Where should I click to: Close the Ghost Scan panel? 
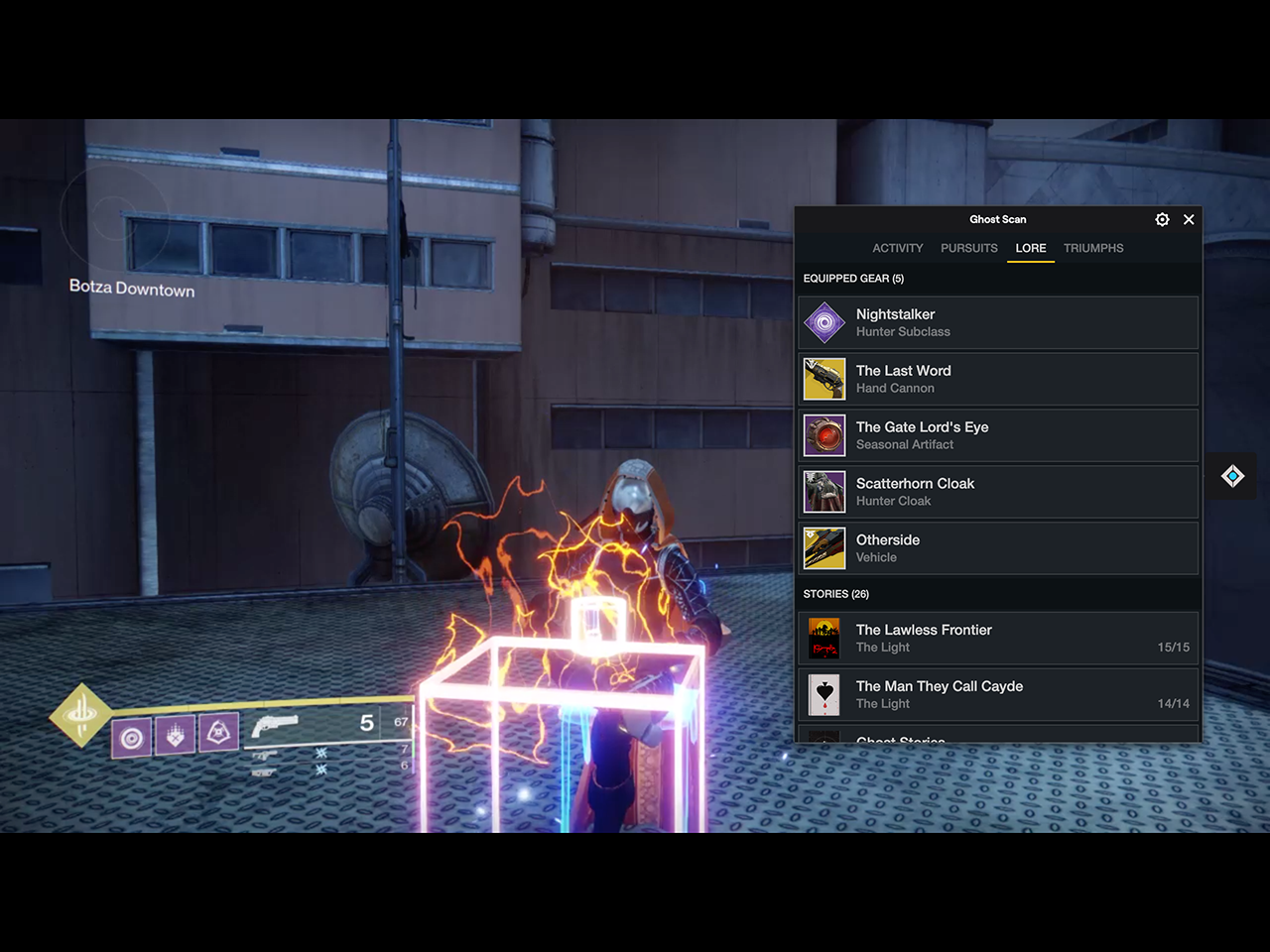point(1189,219)
